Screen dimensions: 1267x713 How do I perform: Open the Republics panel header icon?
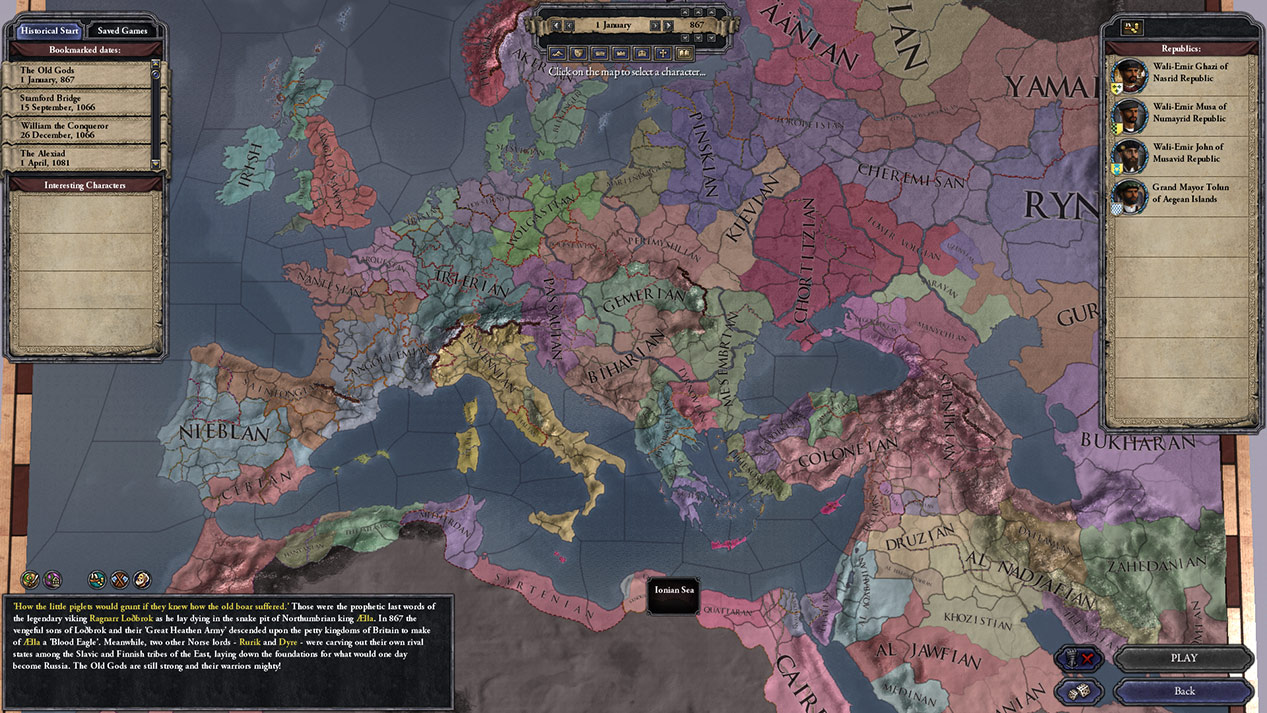tap(1133, 28)
